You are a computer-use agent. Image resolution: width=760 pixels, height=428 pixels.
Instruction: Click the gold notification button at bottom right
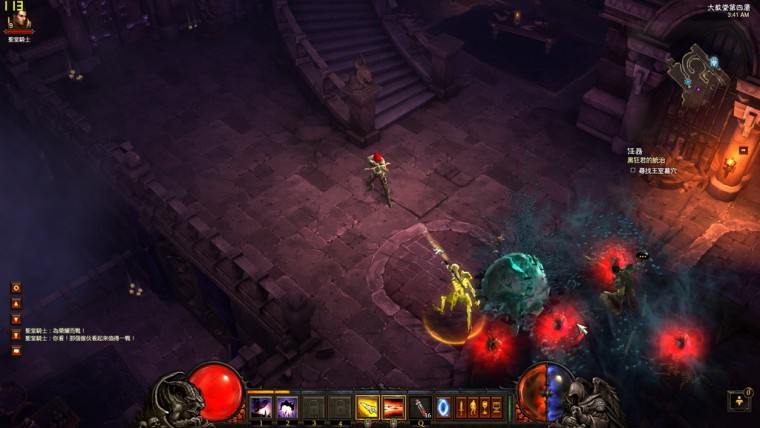pyautogui.click(x=738, y=400)
